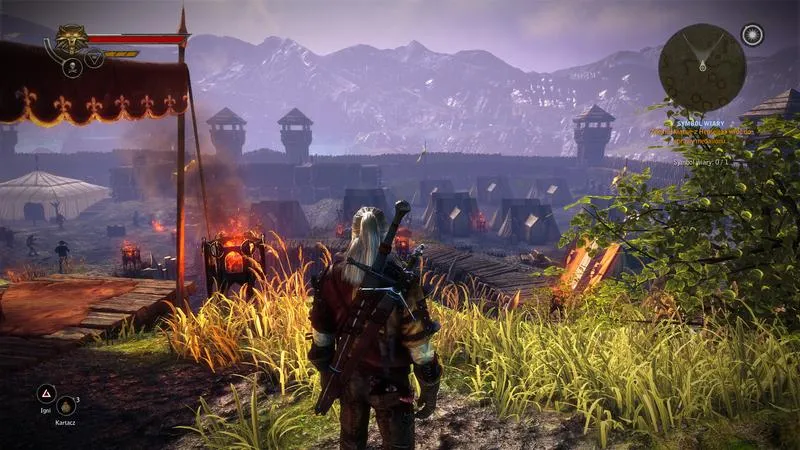
Task: Select the Igni sign icon
Action: pyautogui.click(x=46, y=393)
